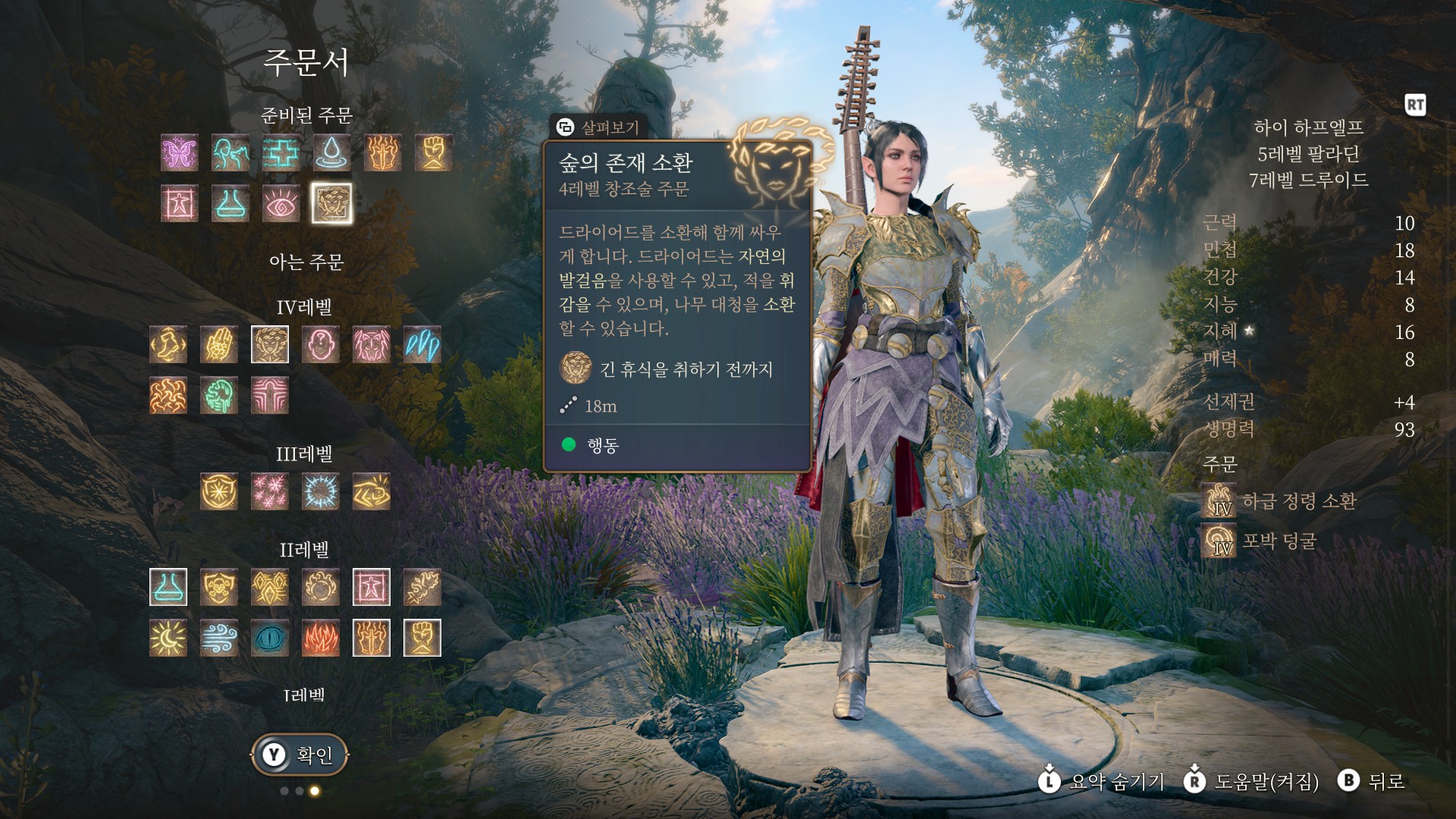Select the green dripping blight spell
The height and width of the screenshot is (819, 1456).
coord(219,395)
